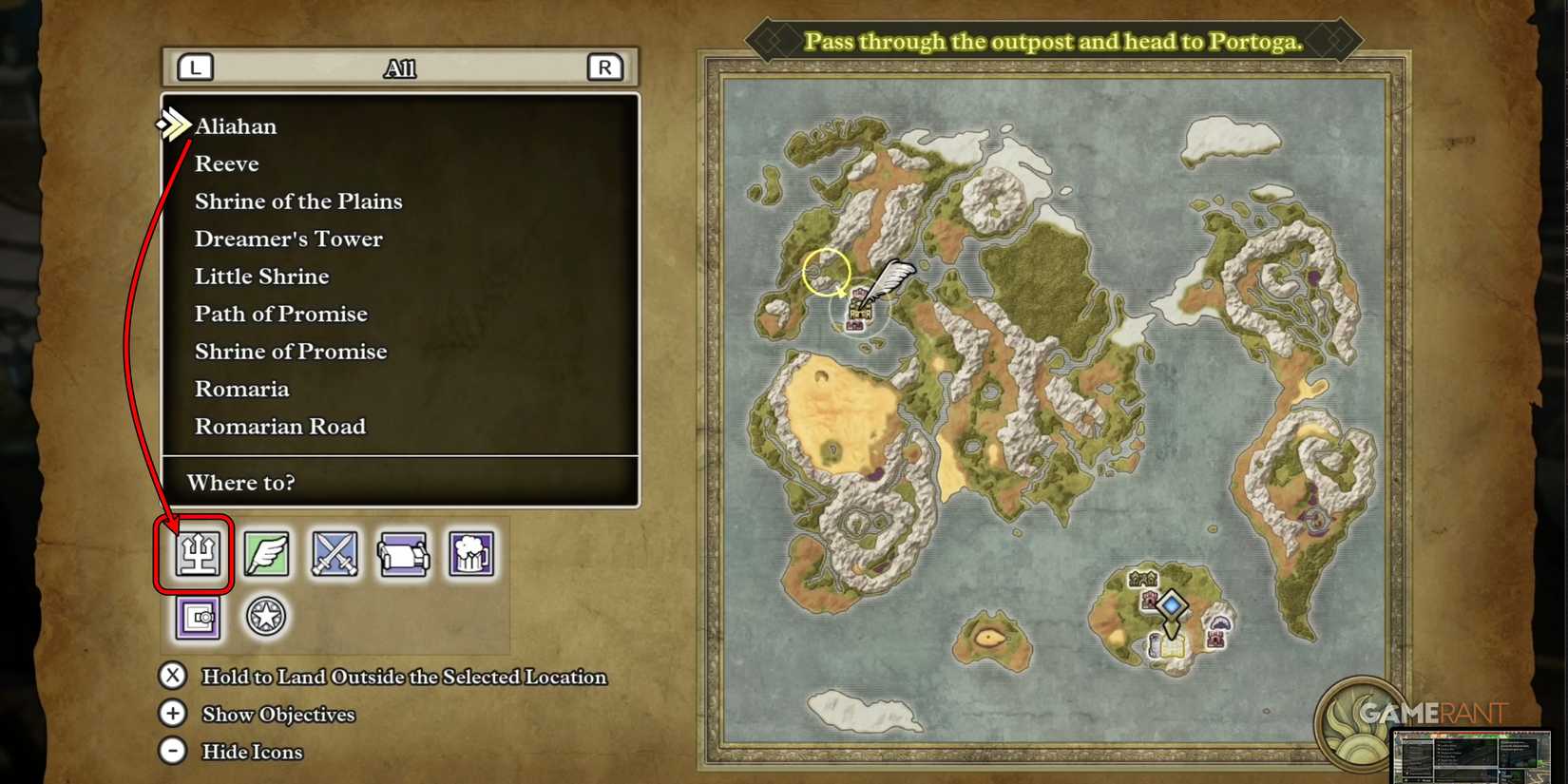Select Aliahan from the destination list

236,125
